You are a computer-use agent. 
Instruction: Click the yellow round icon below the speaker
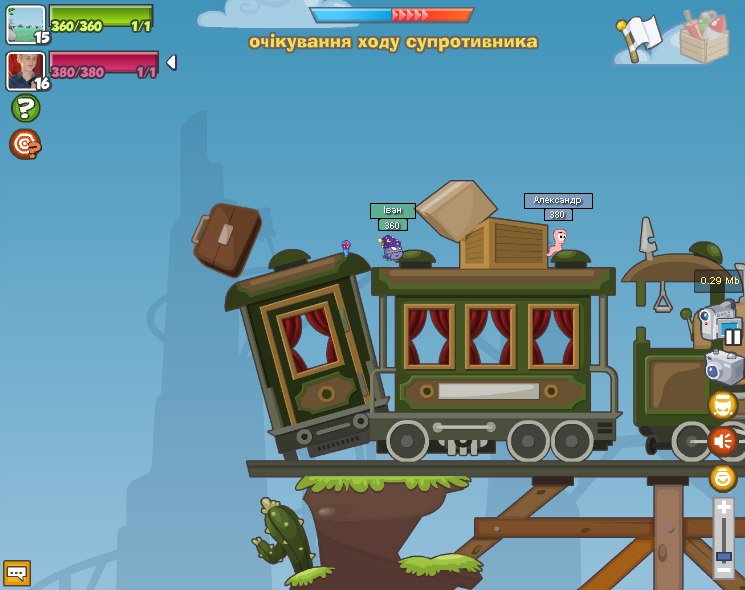pos(723,477)
